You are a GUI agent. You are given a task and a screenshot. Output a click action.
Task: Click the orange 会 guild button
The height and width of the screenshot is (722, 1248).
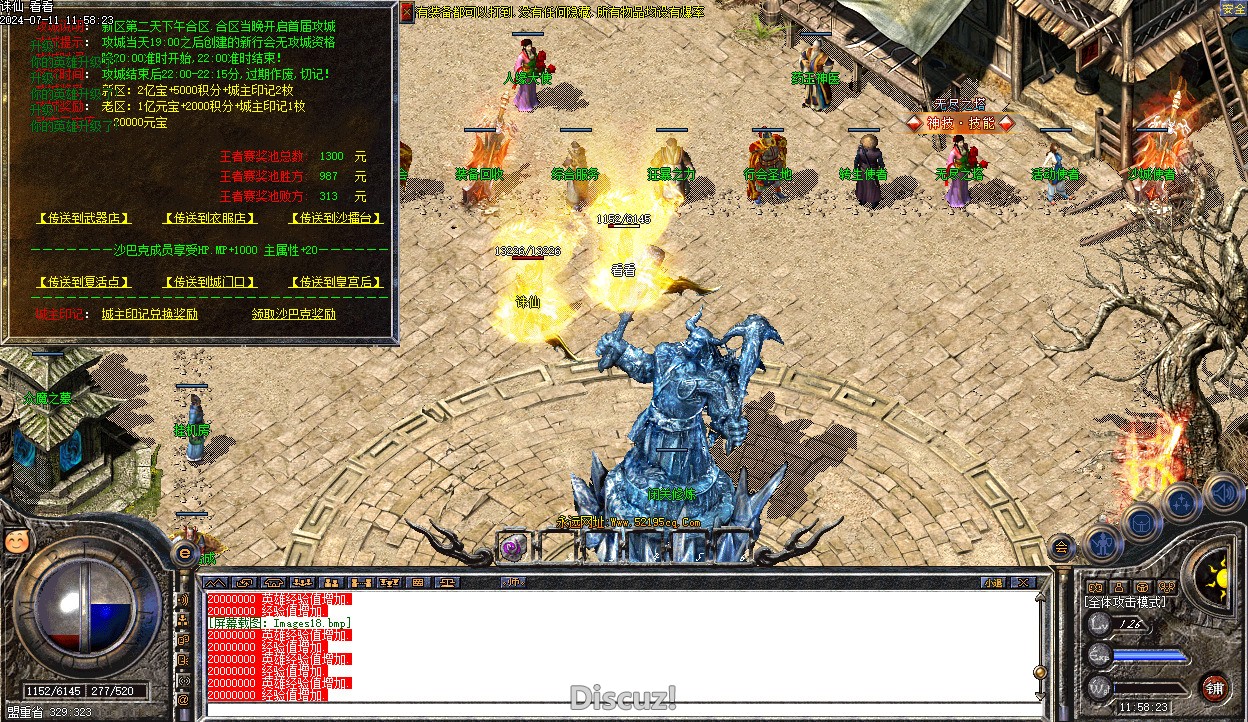[x=1062, y=546]
